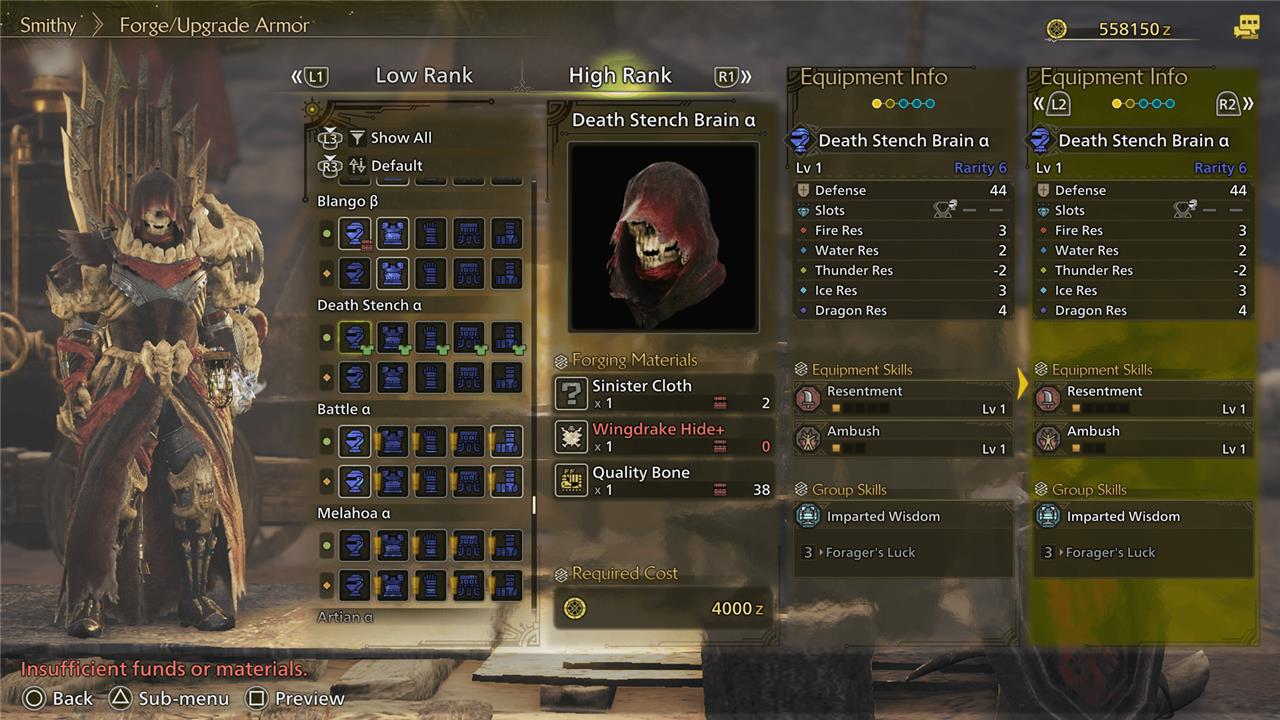Open the Show All filter
The width and height of the screenshot is (1280, 720).
(400, 138)
